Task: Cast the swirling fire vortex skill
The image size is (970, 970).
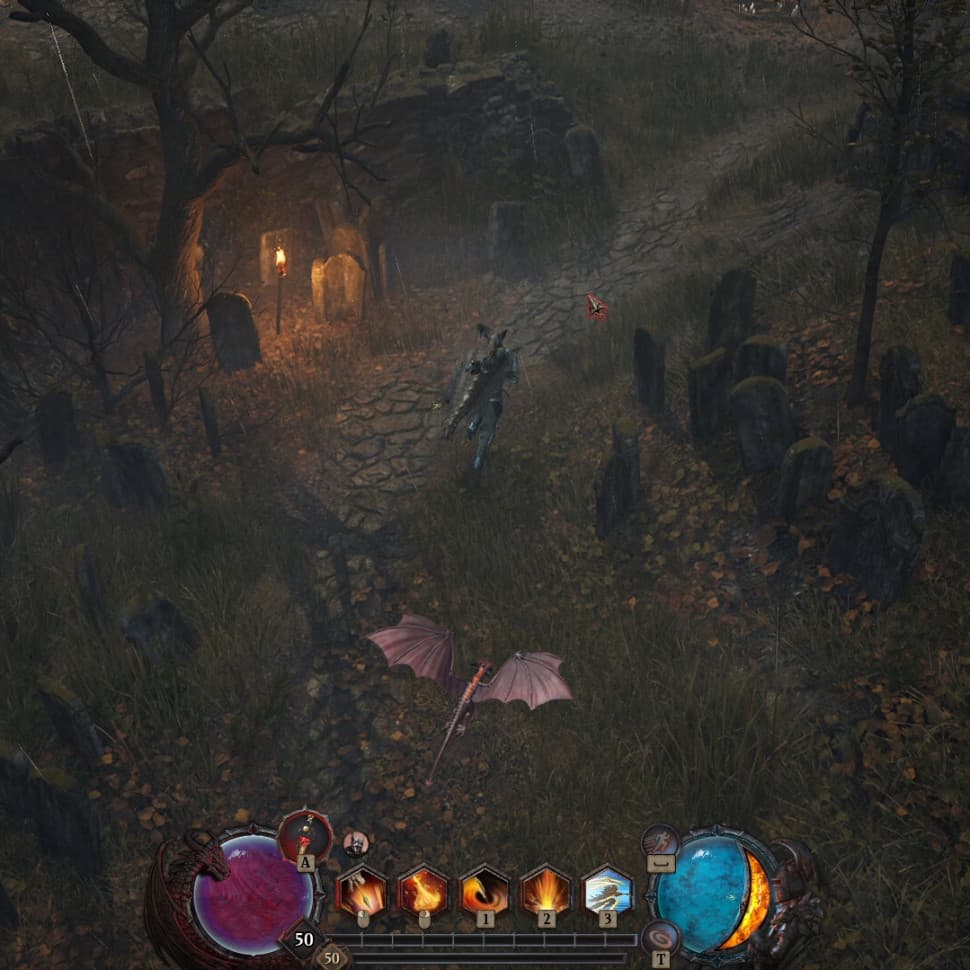Action: (484, 889)
